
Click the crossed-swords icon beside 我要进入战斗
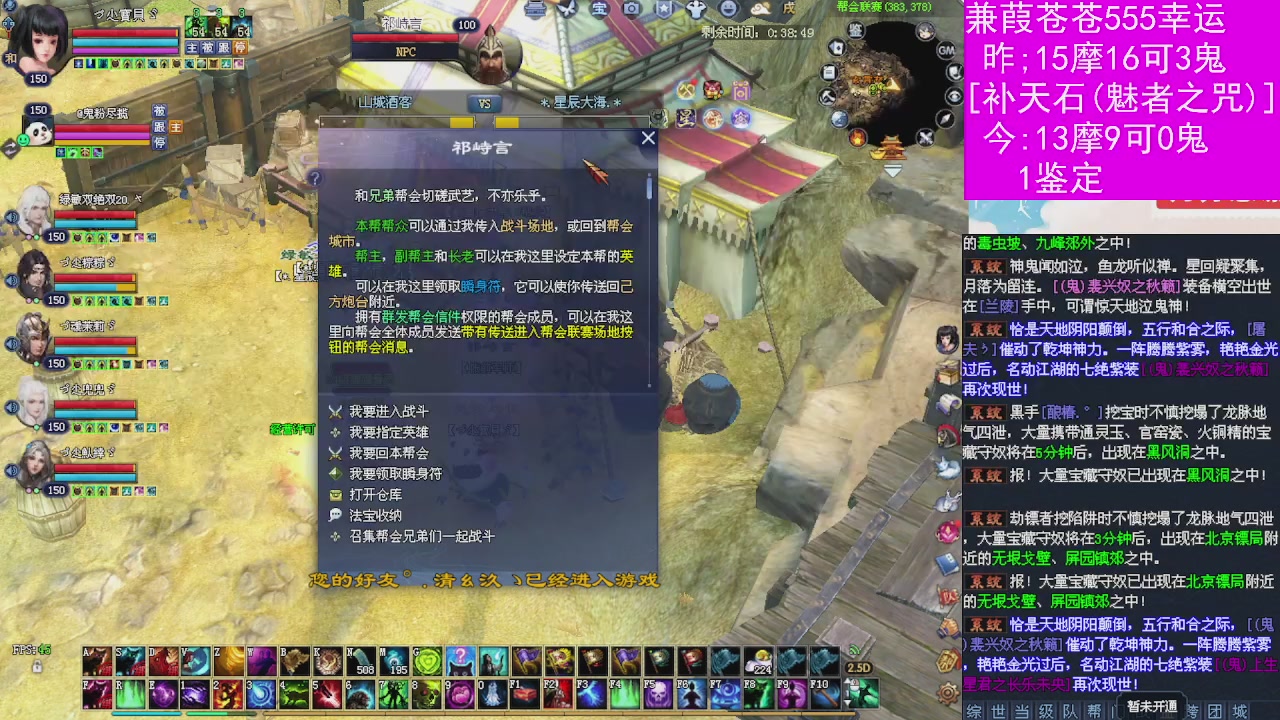(335, 411)
